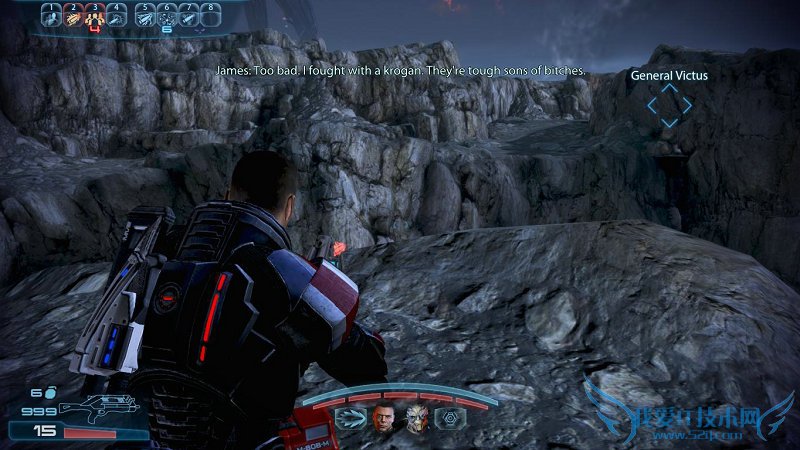Click James's squadmate portrait
800x450 pixels.
384,418
